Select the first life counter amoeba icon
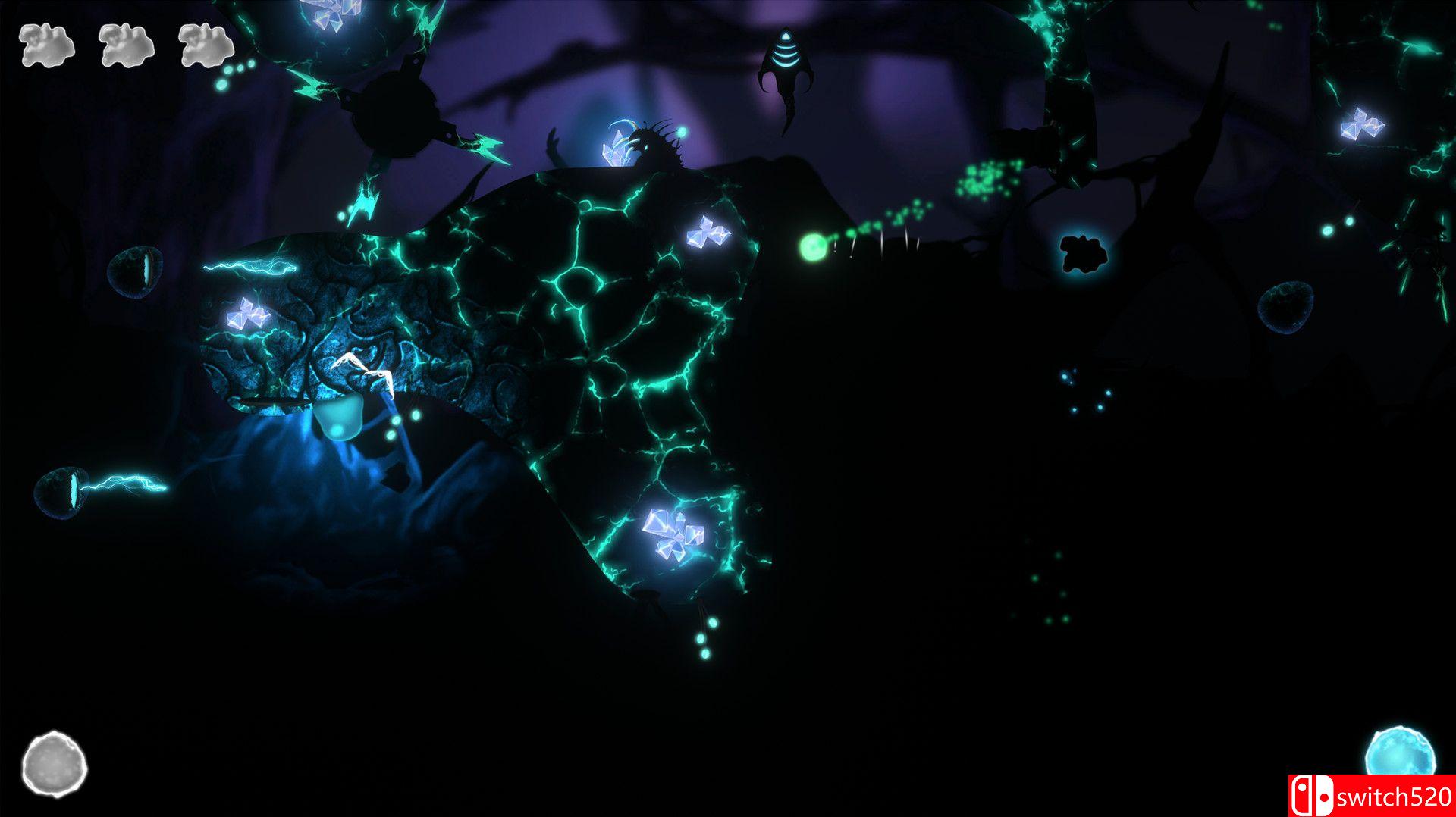The width and height of the screenshot is (1456, 817). (47, 47)
